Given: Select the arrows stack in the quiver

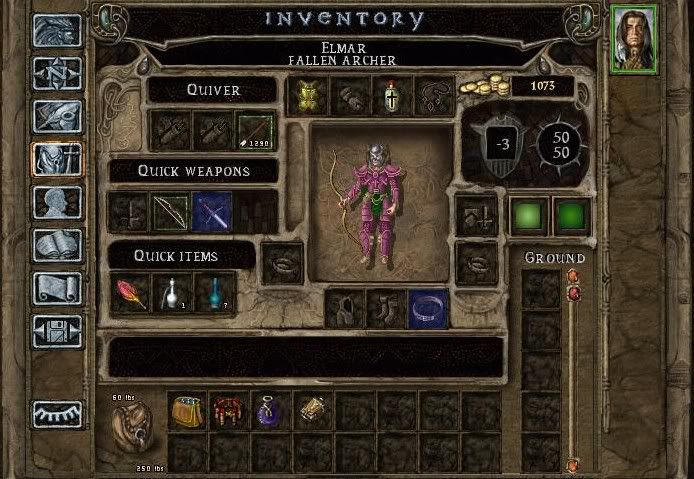Looking at the screenshot, I should pyautogui.click(x=254, y=130).
